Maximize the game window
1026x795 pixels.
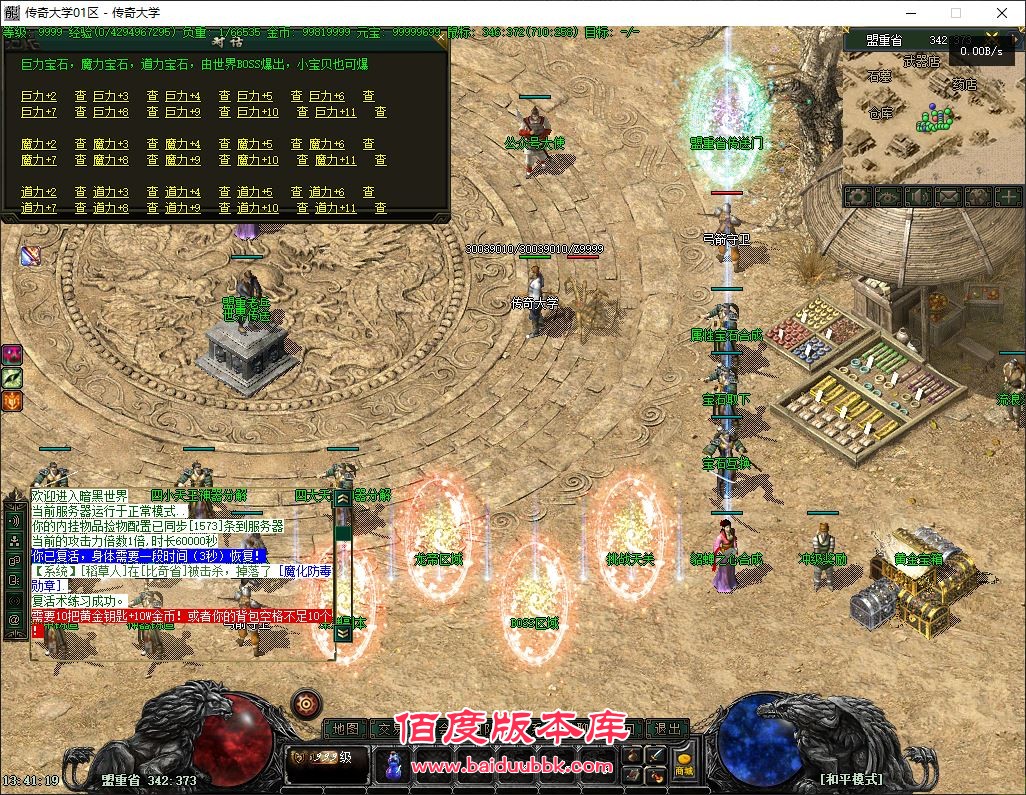[x=955, y=13]
